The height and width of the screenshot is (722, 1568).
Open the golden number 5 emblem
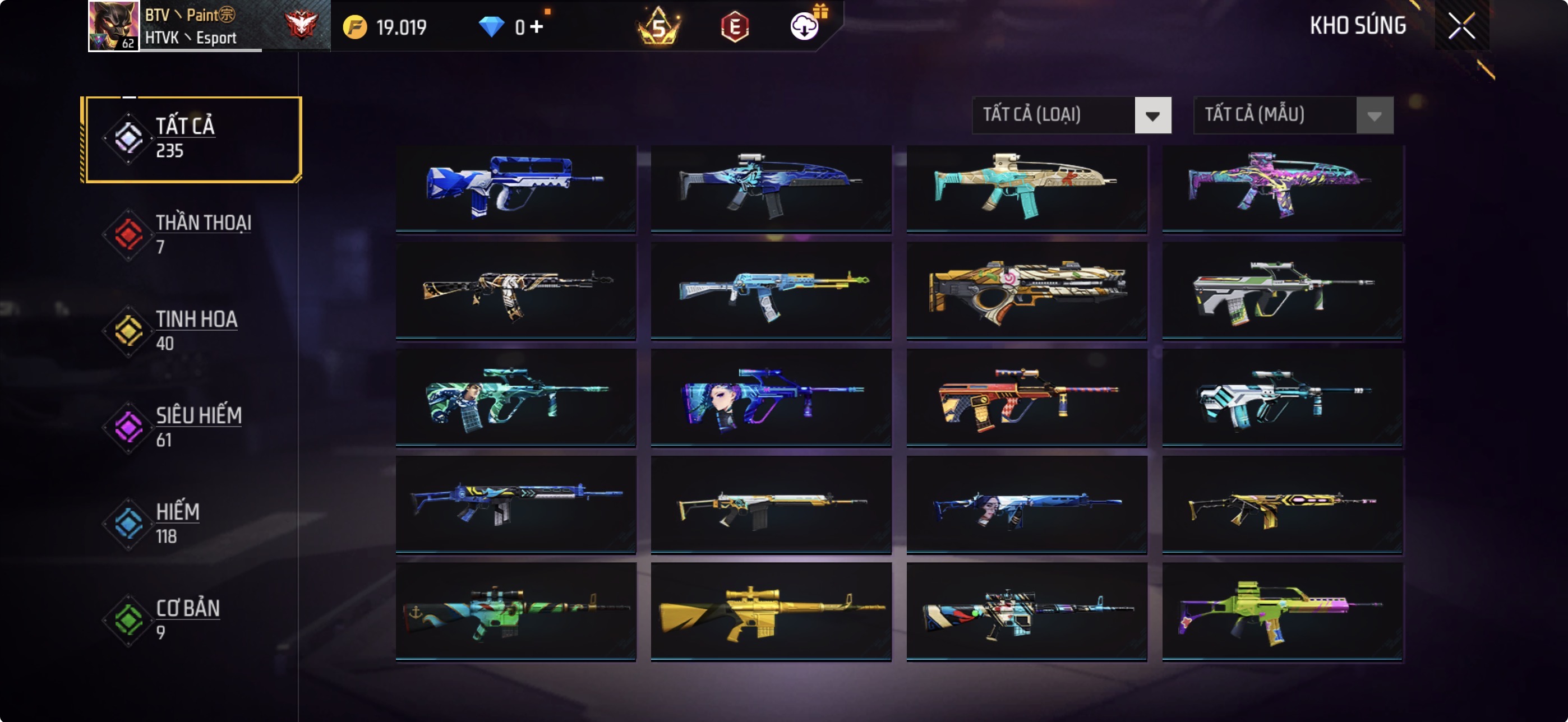[x=658, y=27]
